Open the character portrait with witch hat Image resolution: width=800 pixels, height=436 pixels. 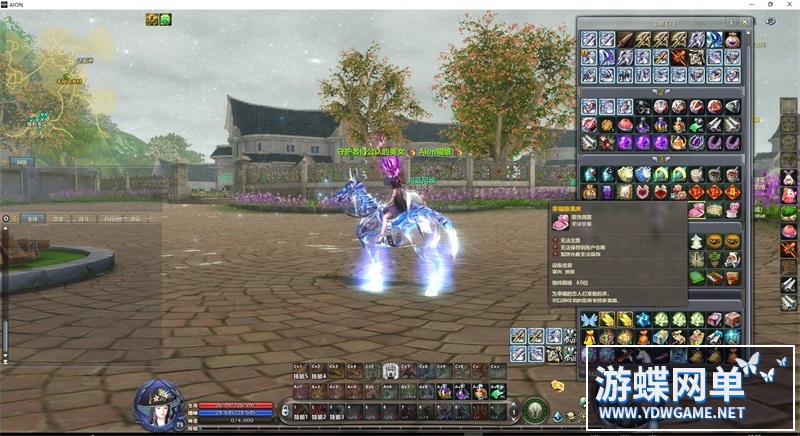click(x=157, y=404)
